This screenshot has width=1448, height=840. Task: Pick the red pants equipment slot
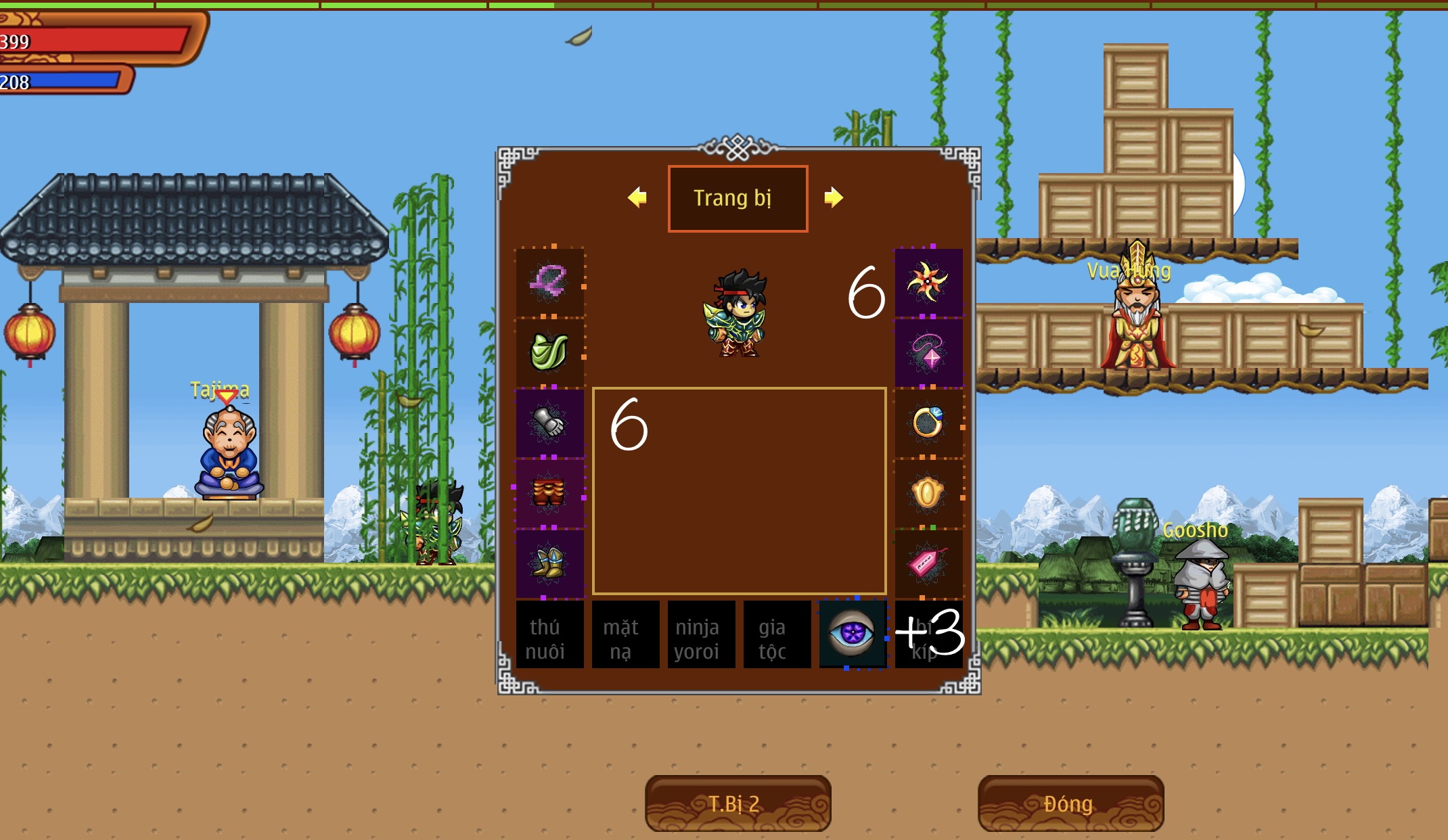tap(549, 493)
